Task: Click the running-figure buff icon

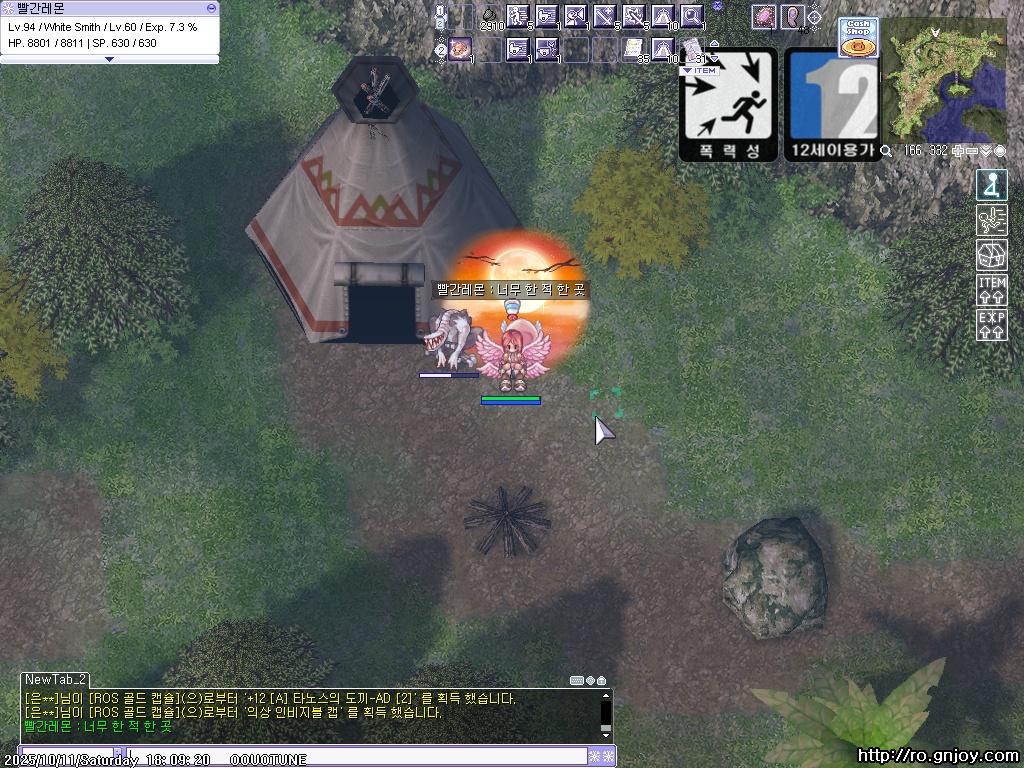Action: tap(991, 220)
